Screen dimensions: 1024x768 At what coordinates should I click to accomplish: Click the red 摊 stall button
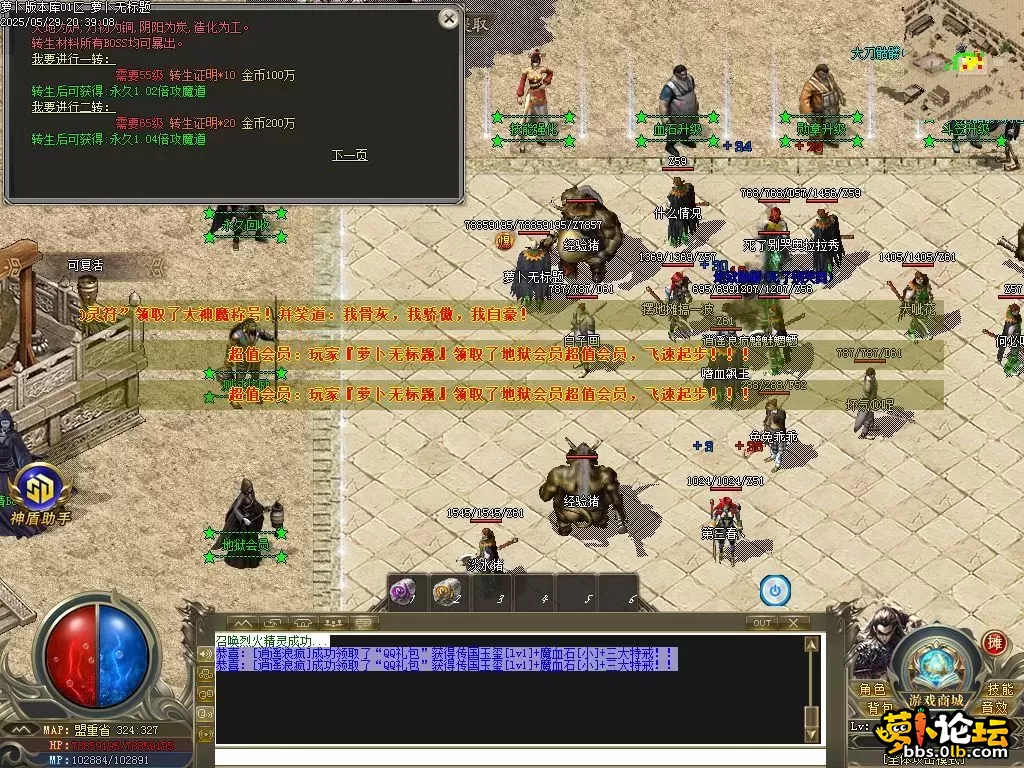tap(993, 642)
